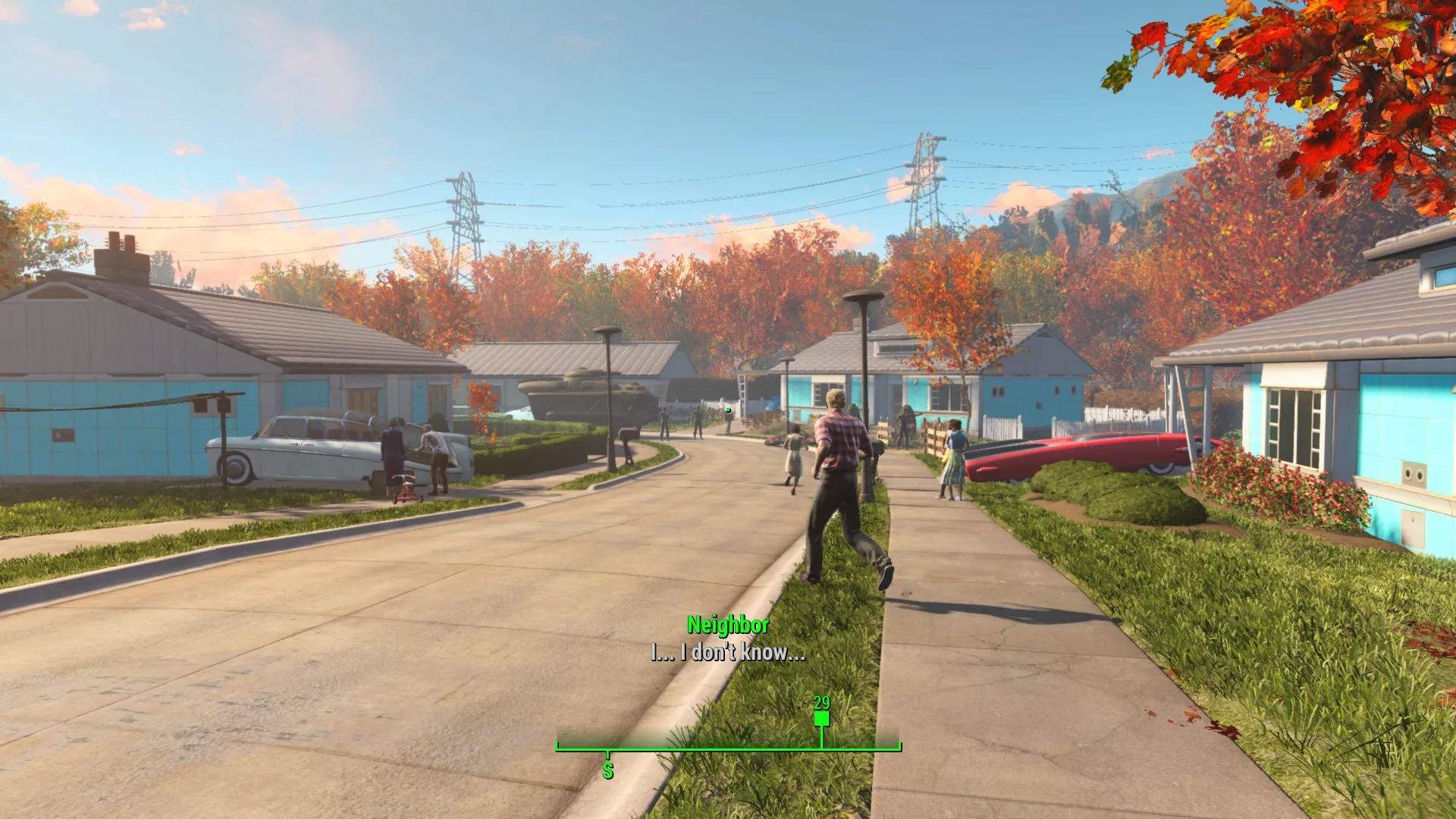Select the '29' distance label above the marker

click(x=821, y=703)
